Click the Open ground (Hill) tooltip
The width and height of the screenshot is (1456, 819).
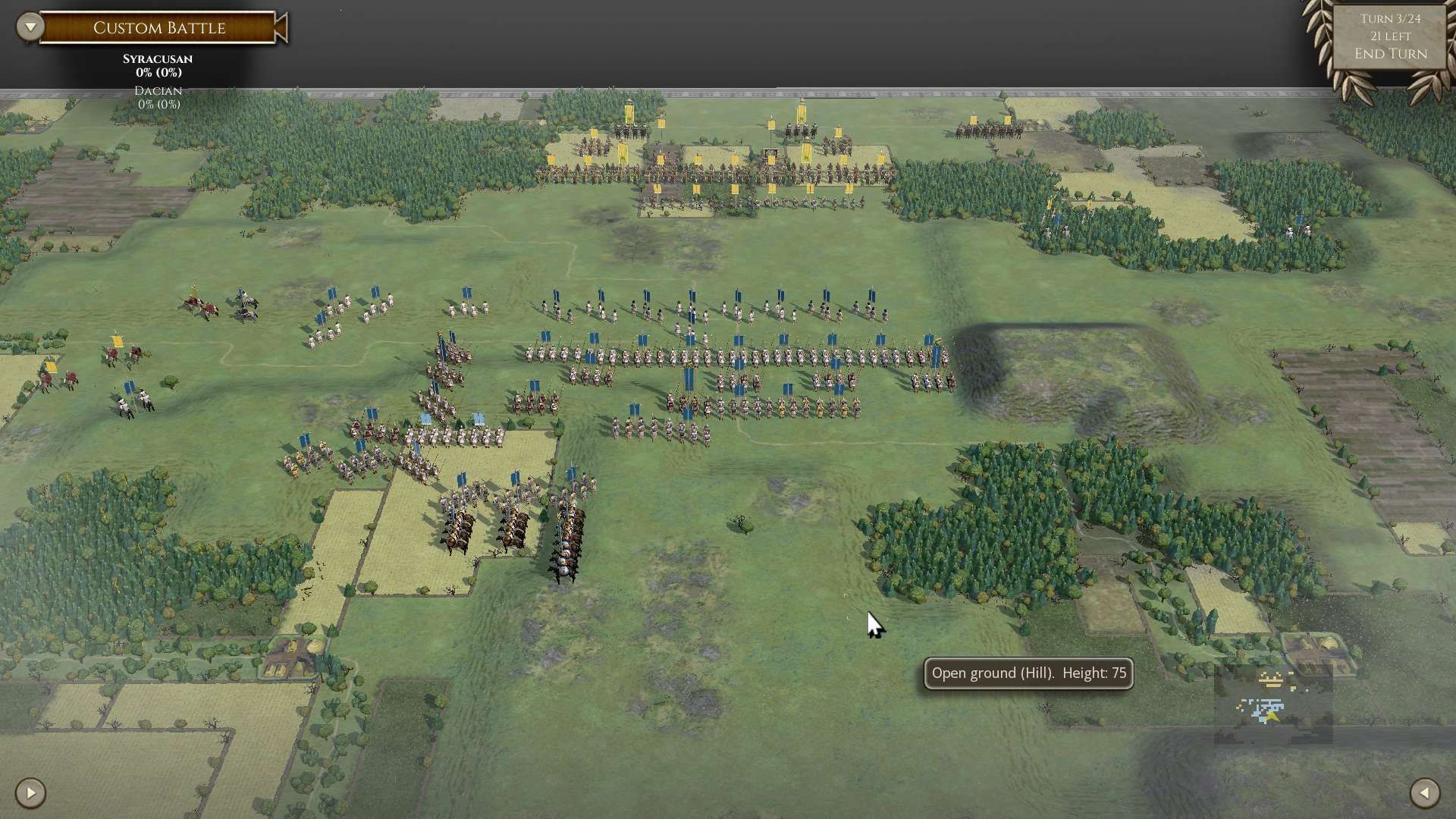[x=1028, y=673]
